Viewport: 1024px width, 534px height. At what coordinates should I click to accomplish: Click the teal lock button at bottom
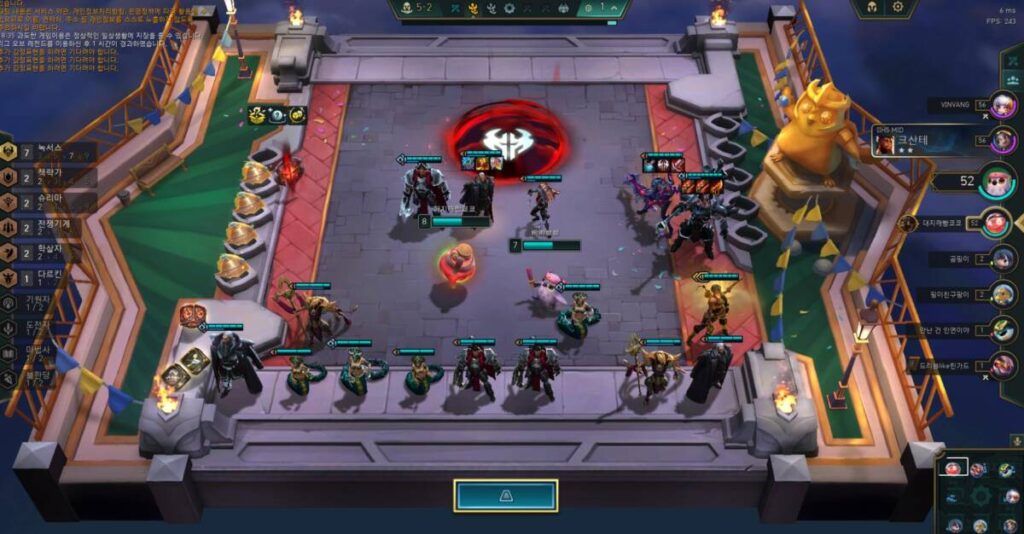(x=505, y=495)
